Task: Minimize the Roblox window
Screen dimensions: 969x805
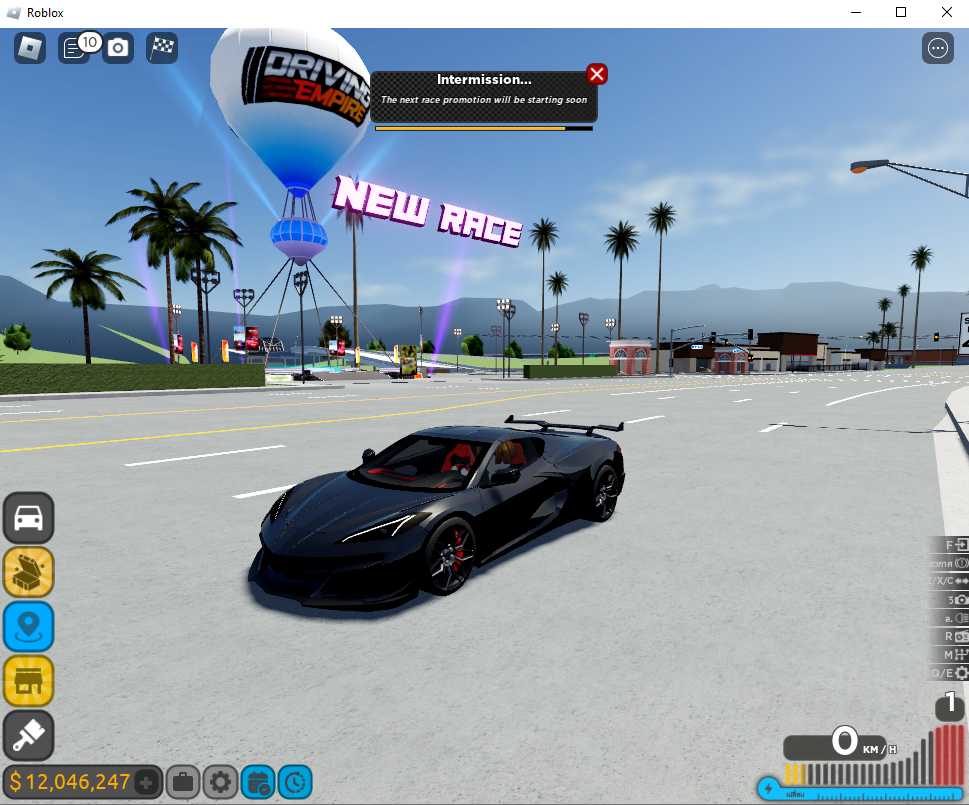Action: 855,12
